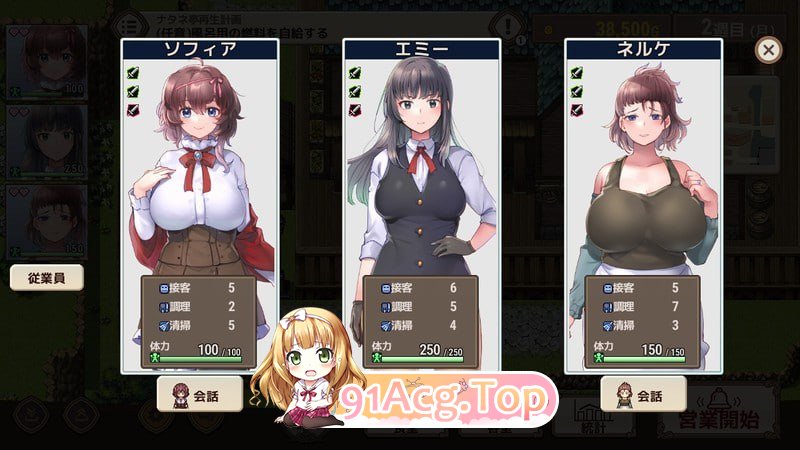The height and width of the screenshot is (450, 800).
Task: Select the ネルケ thumbnail with 150 stamina
Action: [x=47, y=220]
